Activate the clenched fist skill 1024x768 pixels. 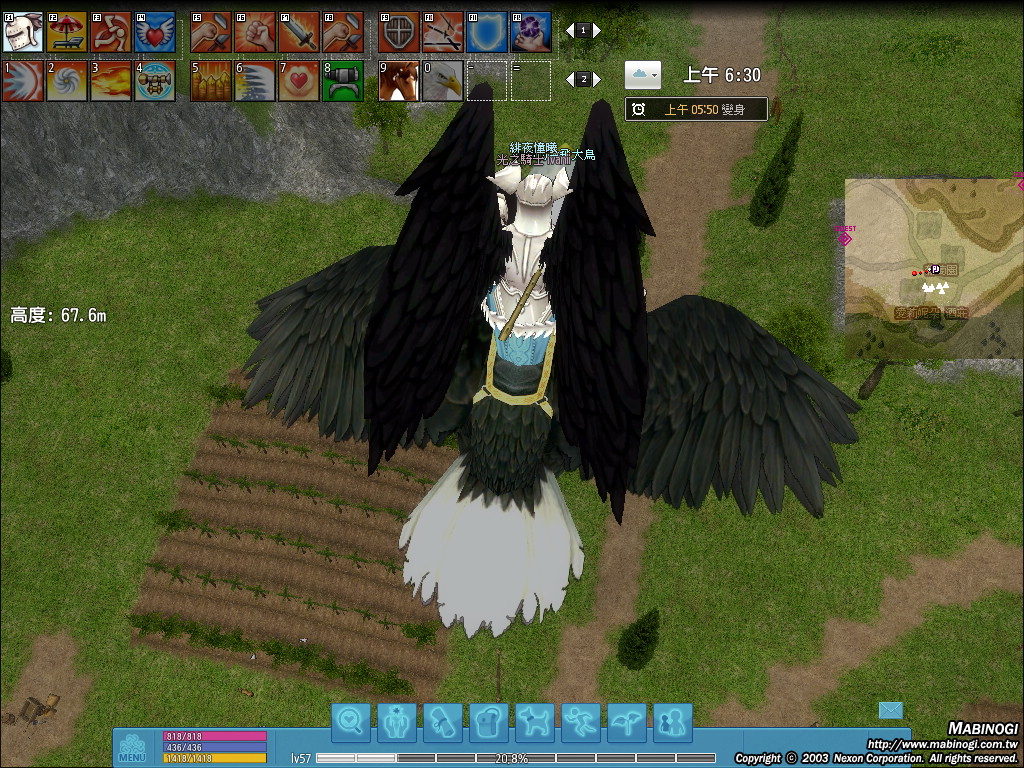pyautogui.click(x=254, y=32)
